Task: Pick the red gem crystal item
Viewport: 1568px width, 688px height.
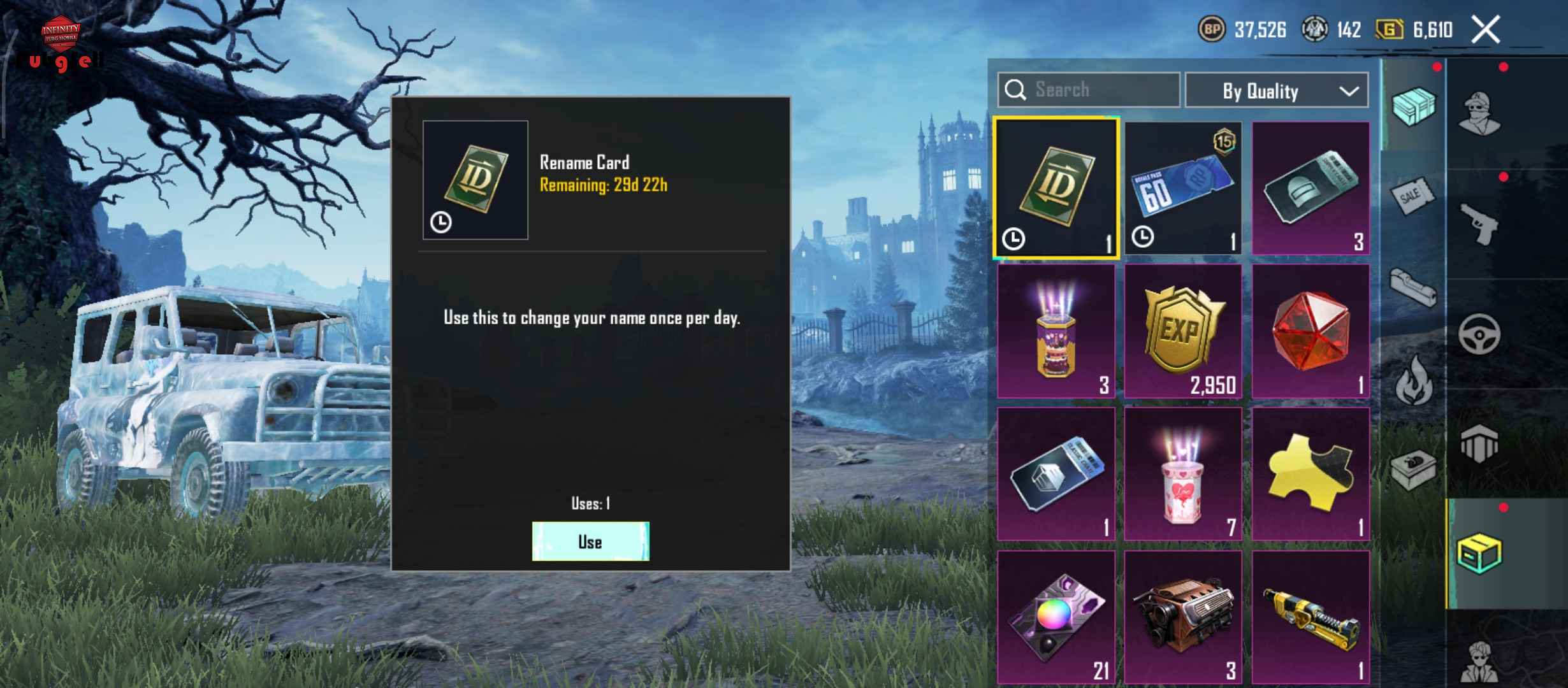Action: tap(1310, 331)
